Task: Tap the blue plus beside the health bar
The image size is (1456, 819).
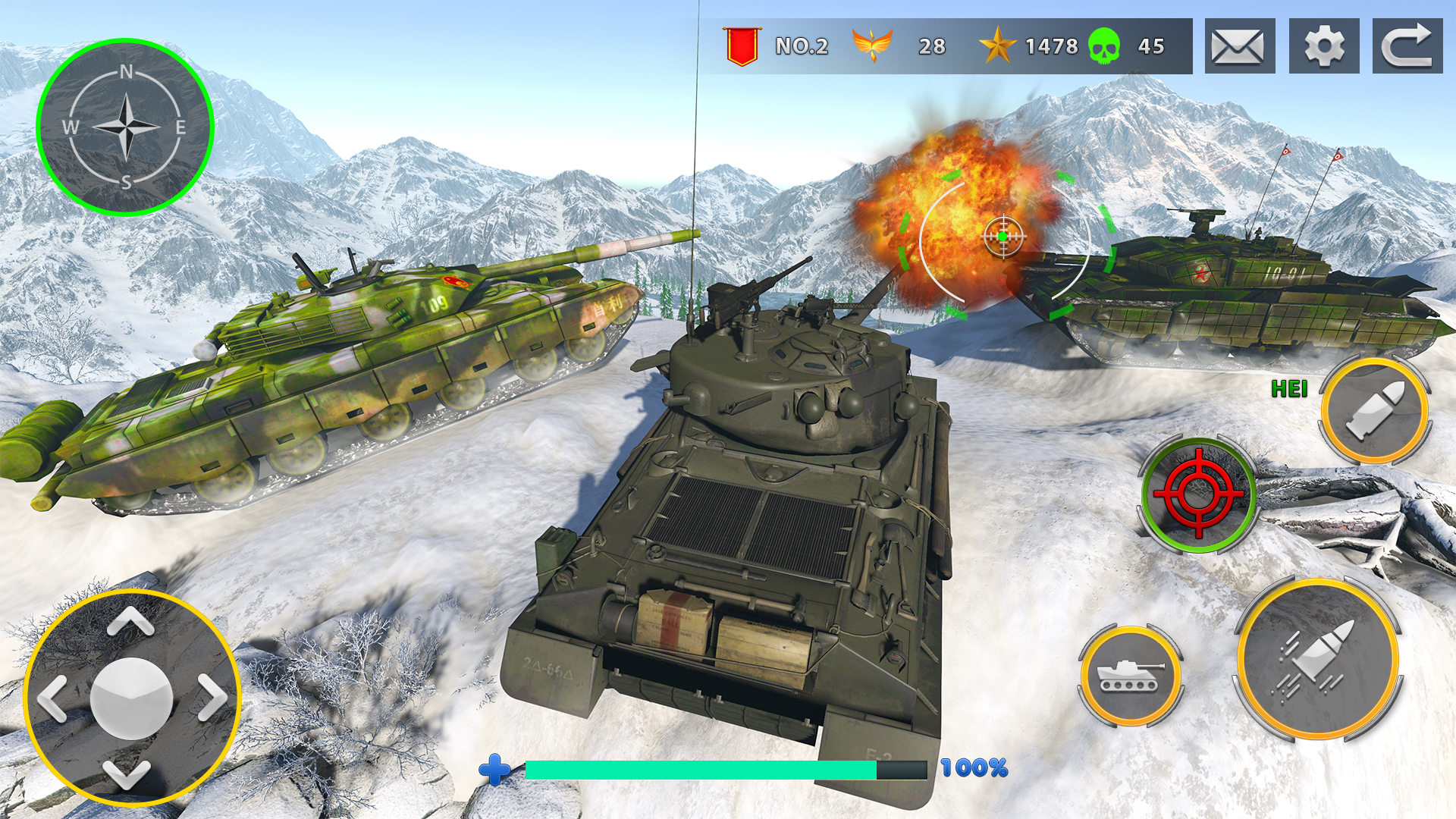Action: [x=494, y=771]
